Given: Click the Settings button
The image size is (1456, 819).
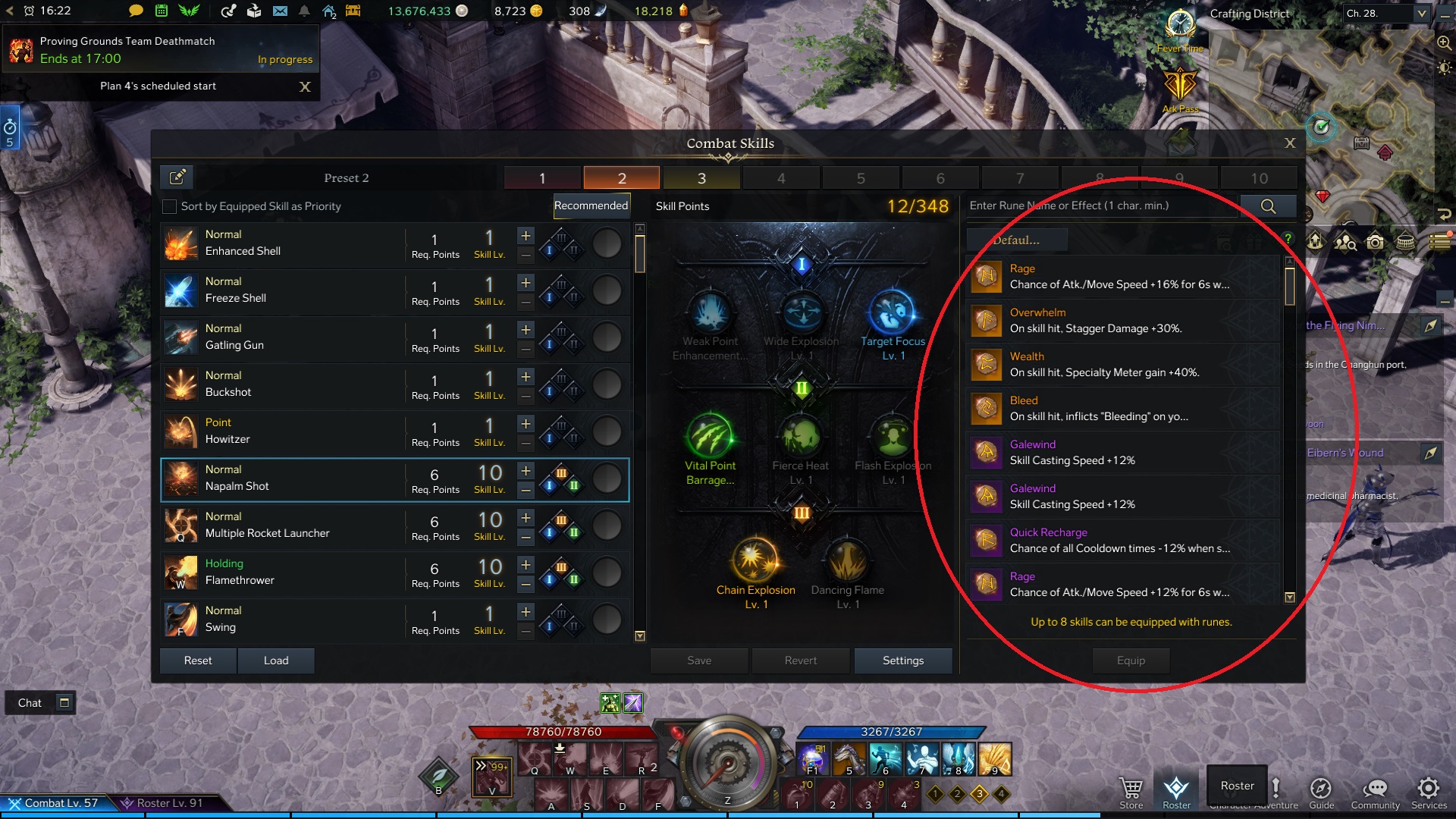Looking at the screenshot, I should click(x=902, y=661).
